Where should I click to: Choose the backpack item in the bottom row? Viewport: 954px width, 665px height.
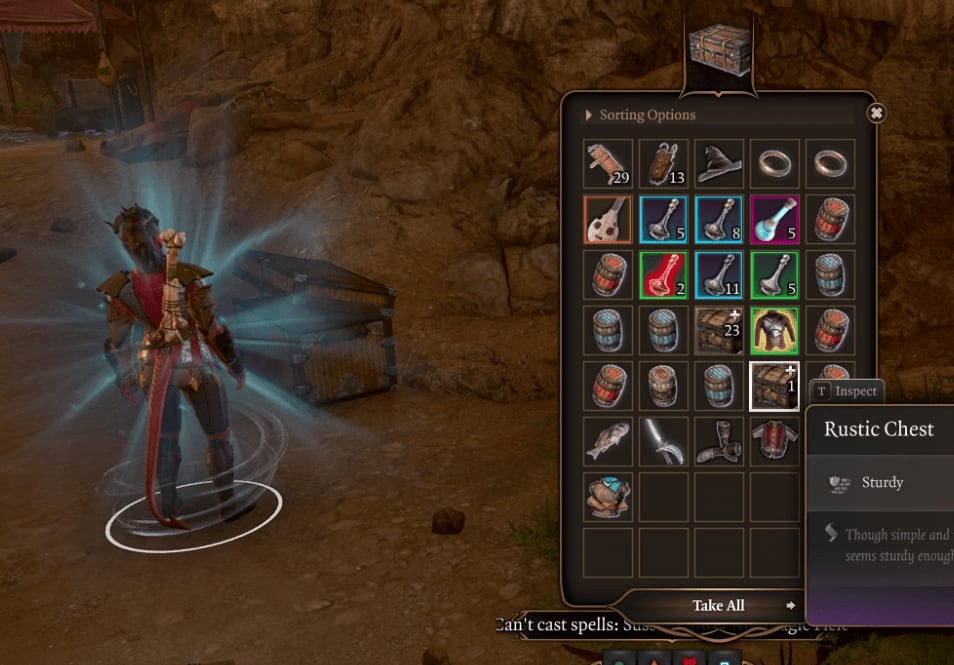[609, 497]
